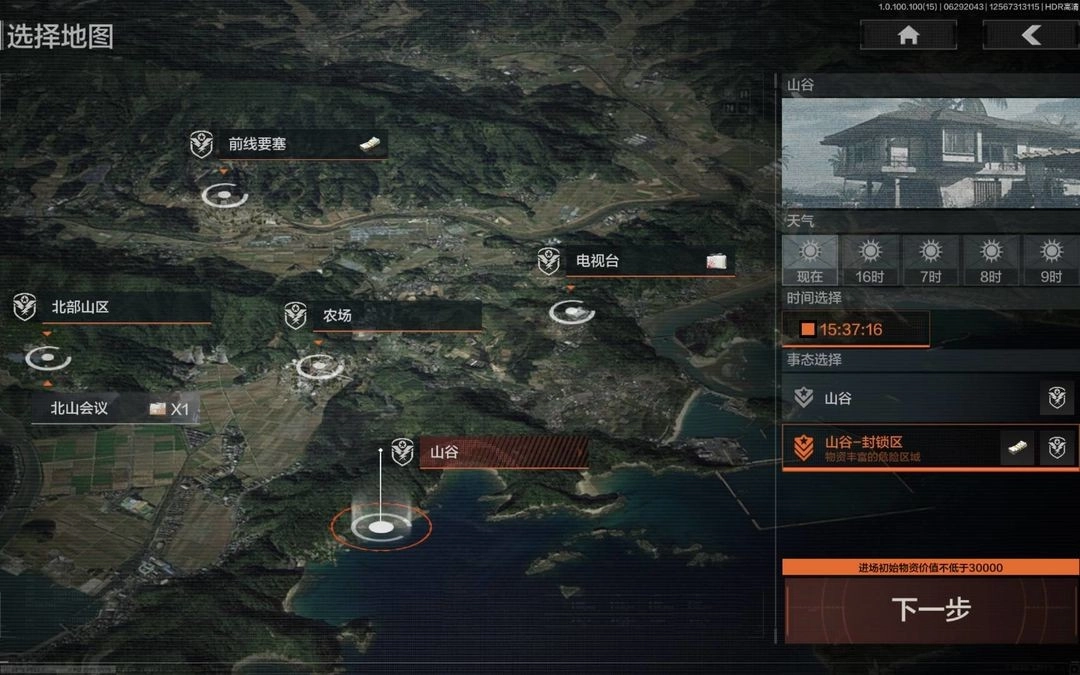Select the 现在 weather time slot

click(x=810, y=260)
